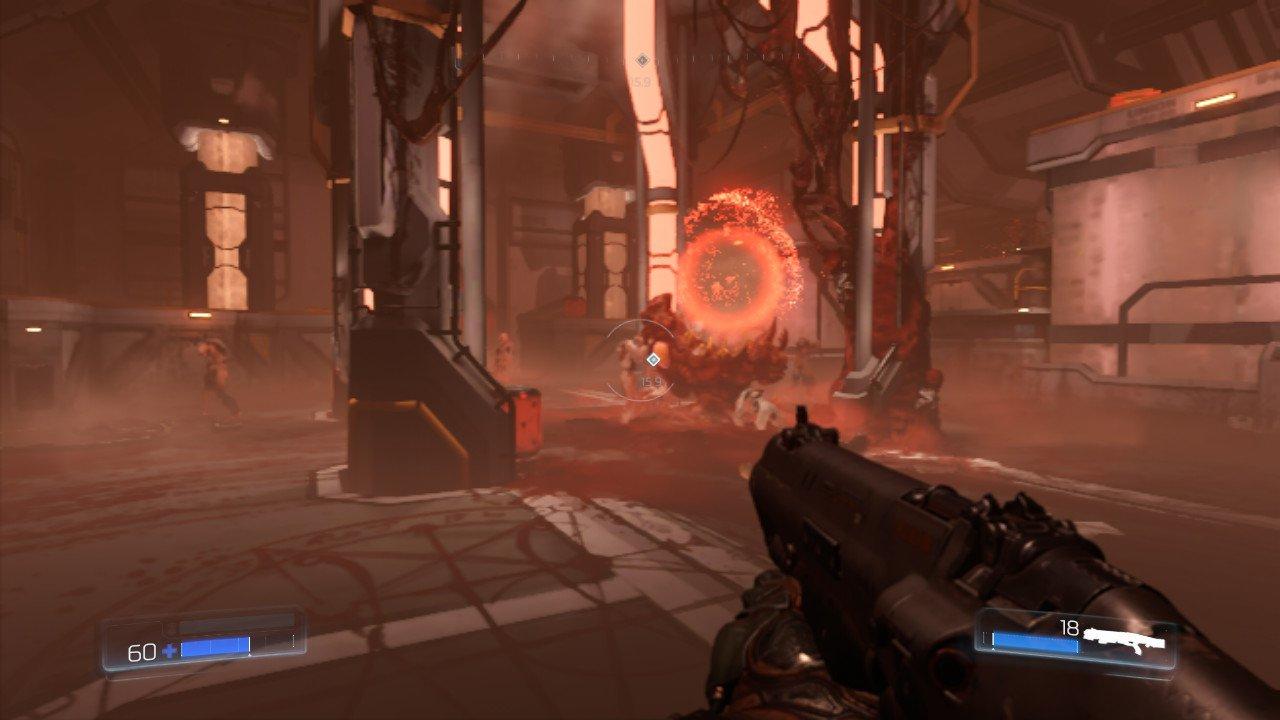Image resolution: width=1280 pixels, height=720 pixels.
Task: Click the red supply crate by the pillar
Action: point(525,420)
